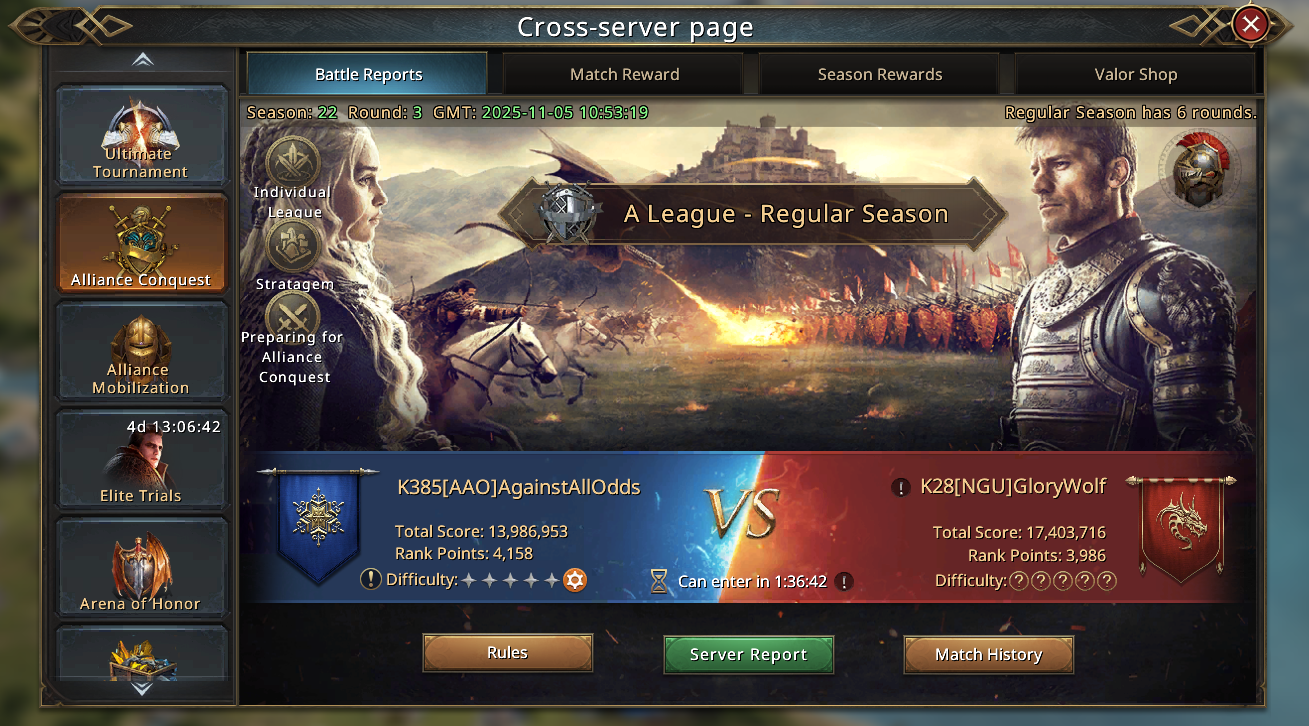Open the Rules button
The image size is (1309, 726).
click(x=507, y=653)
